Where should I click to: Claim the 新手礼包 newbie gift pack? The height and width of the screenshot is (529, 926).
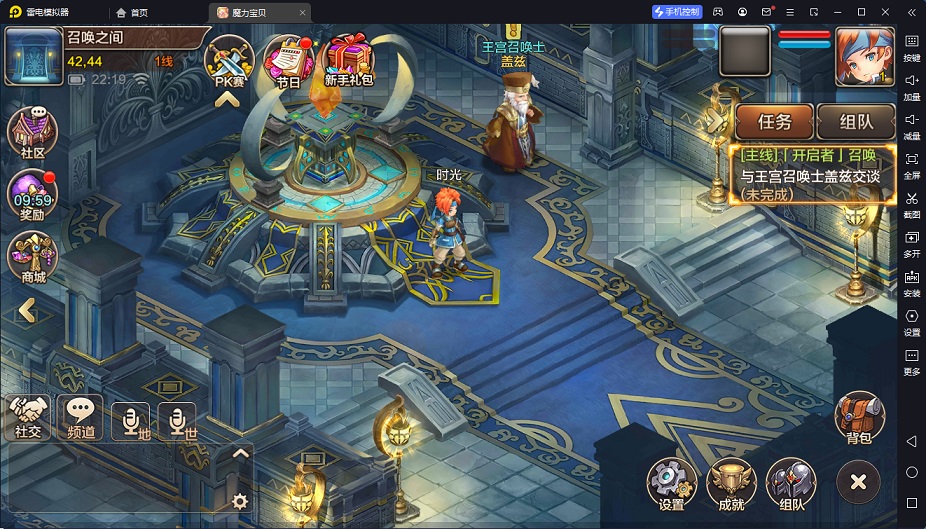point(349,58)
